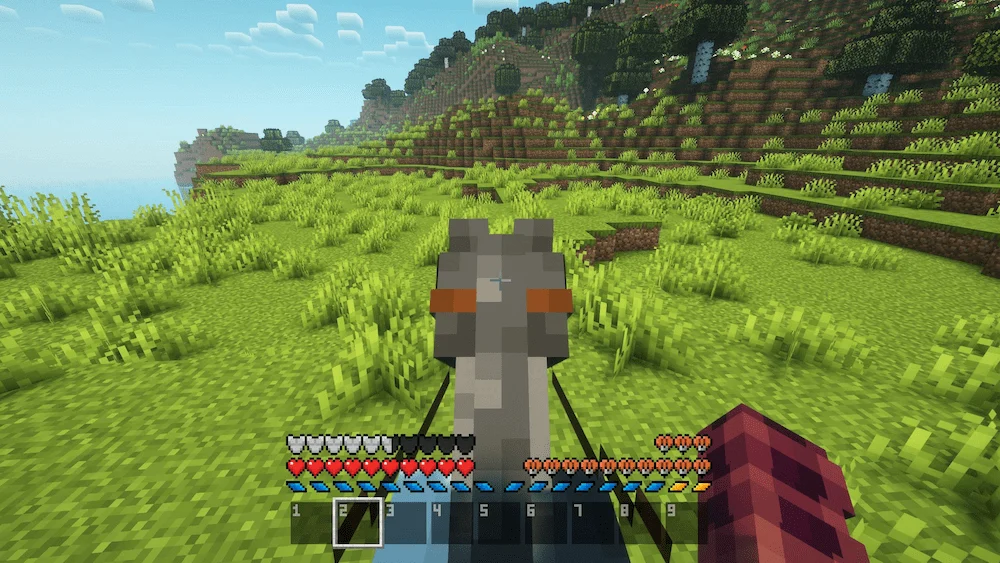Activate hotbar slot 7

point(593,523)
